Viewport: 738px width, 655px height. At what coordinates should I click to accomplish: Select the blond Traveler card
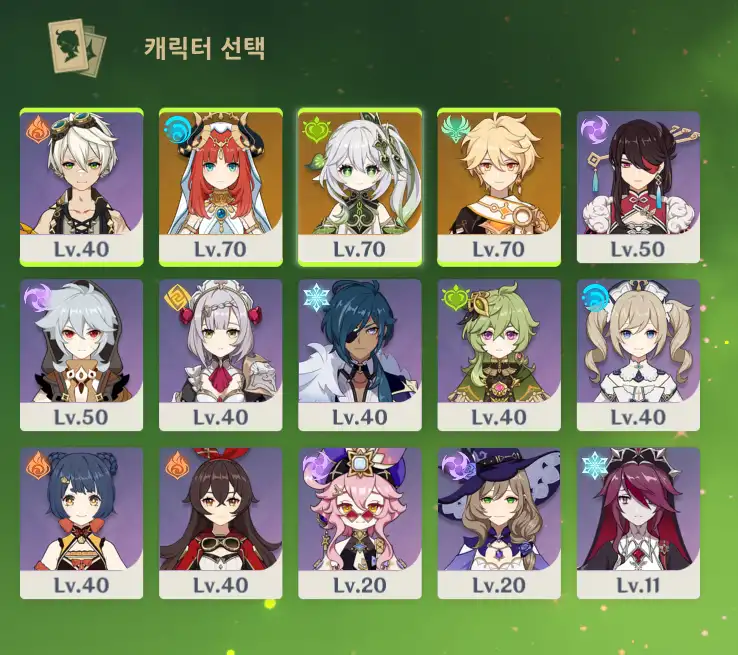click(x=499, y=186)
